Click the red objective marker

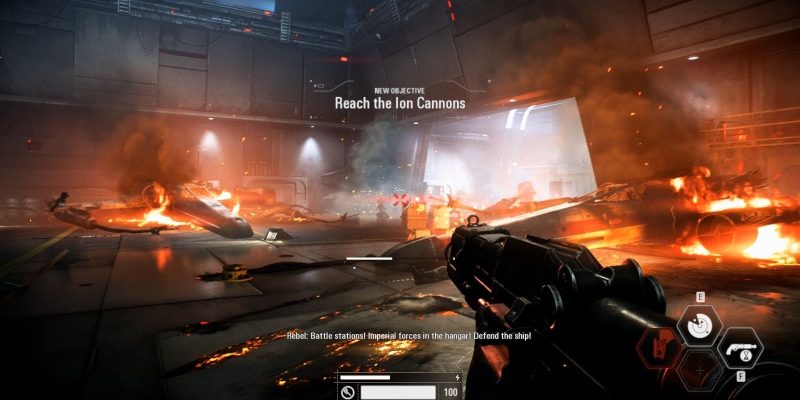pyautogui.click(x=401, y=199)
